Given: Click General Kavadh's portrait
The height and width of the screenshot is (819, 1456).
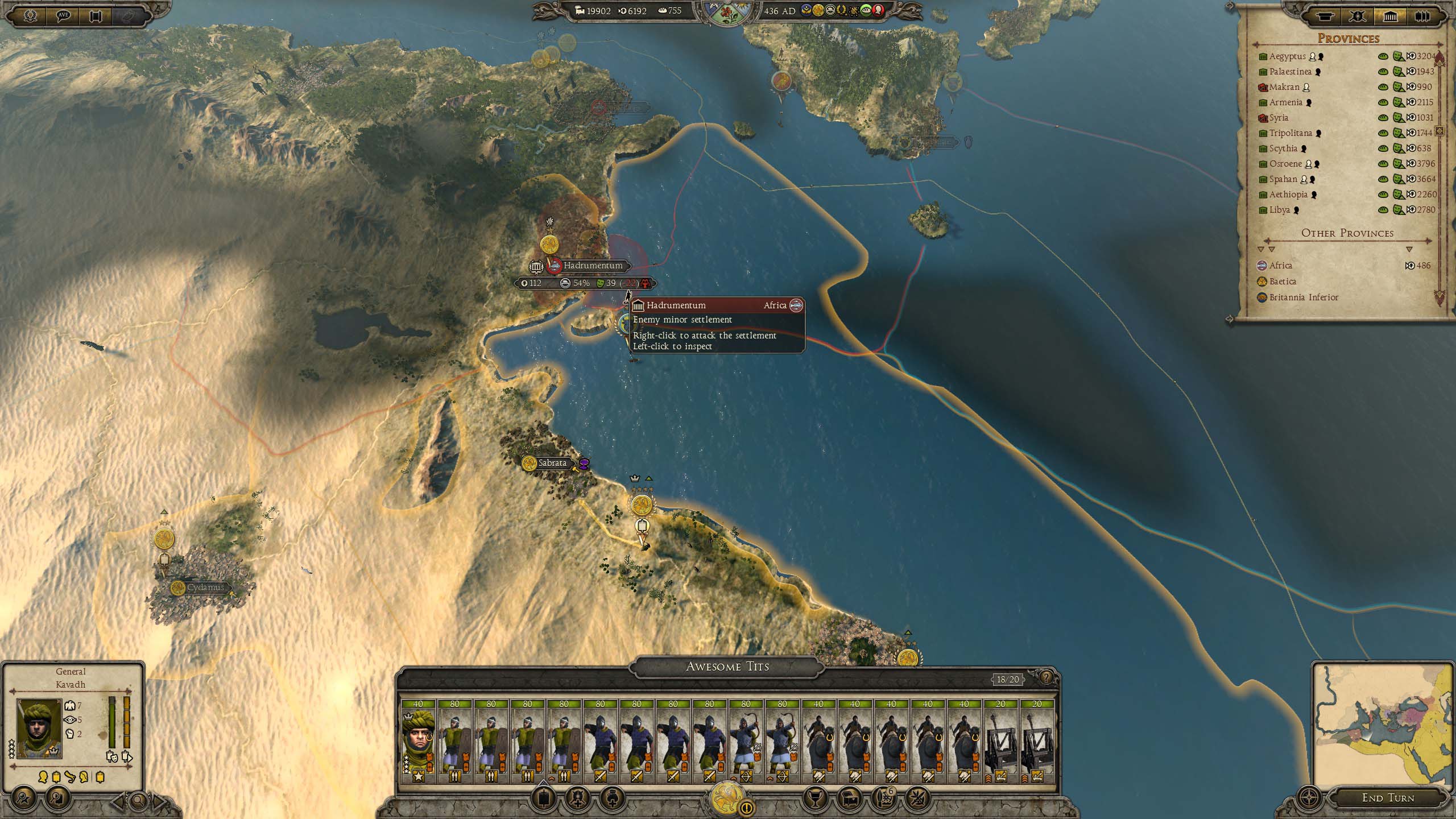Looking at the screenshot, I should click(39, 729).
